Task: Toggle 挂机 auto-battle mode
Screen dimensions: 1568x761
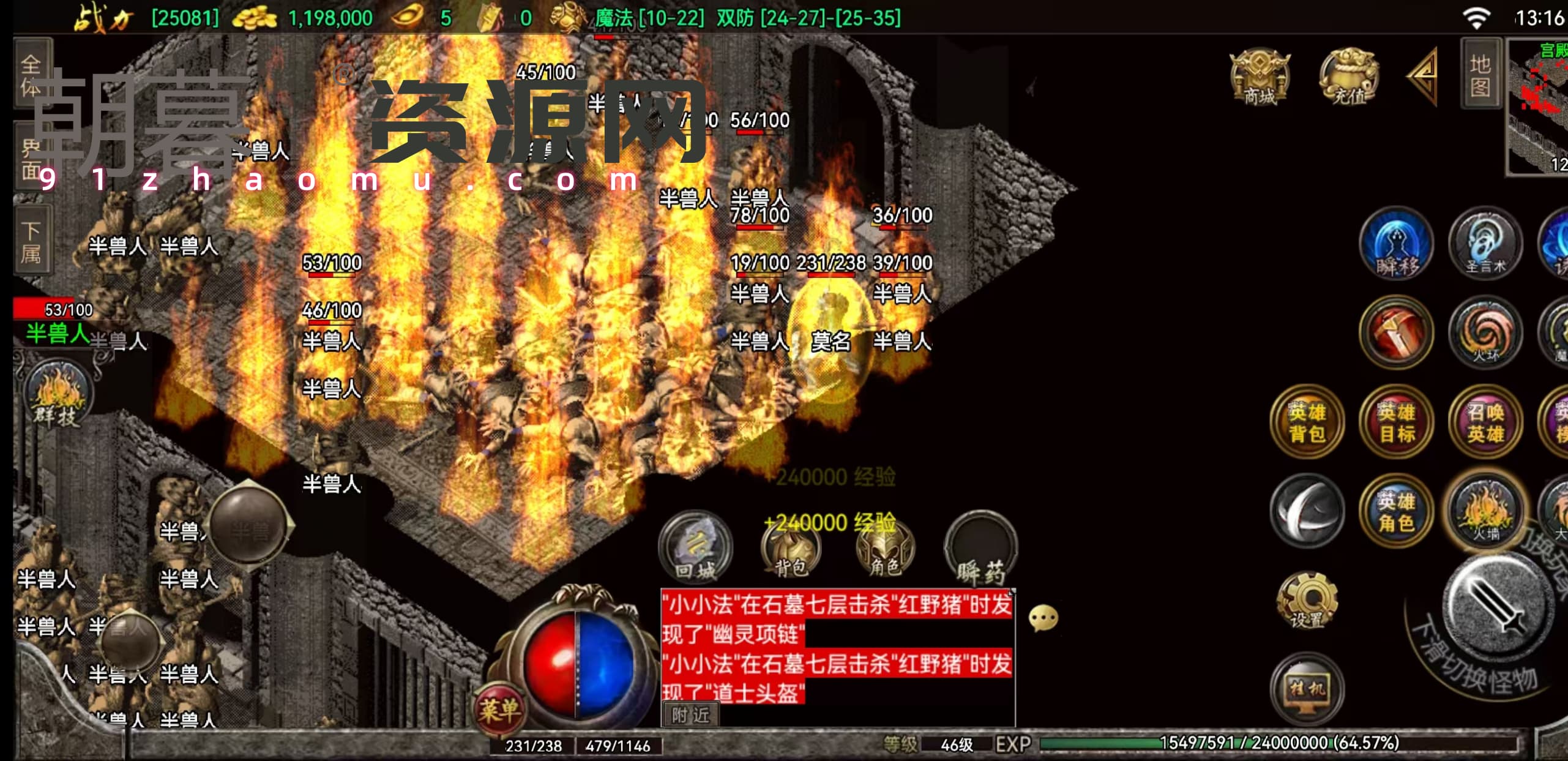Action: pyautogui.click(x=1307, y=689)
